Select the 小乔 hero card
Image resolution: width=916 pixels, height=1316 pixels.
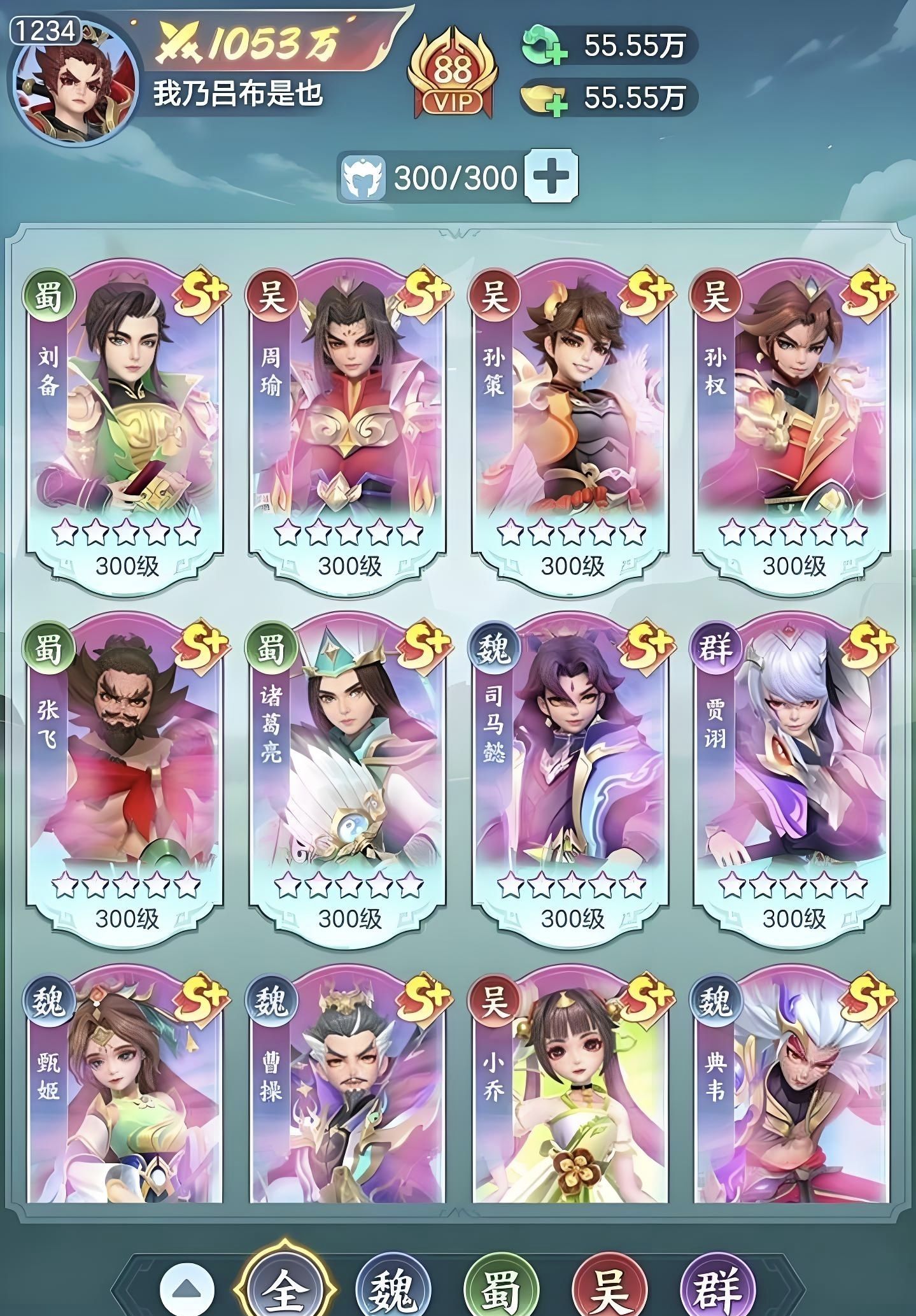570,1089
